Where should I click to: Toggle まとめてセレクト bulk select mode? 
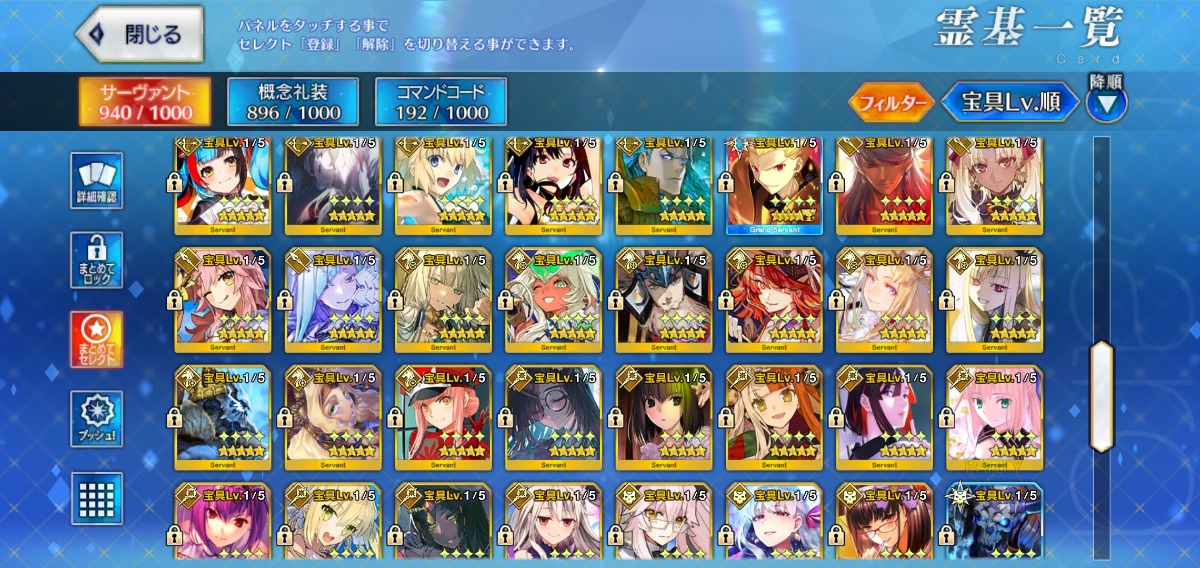click(x=97, y=340)
